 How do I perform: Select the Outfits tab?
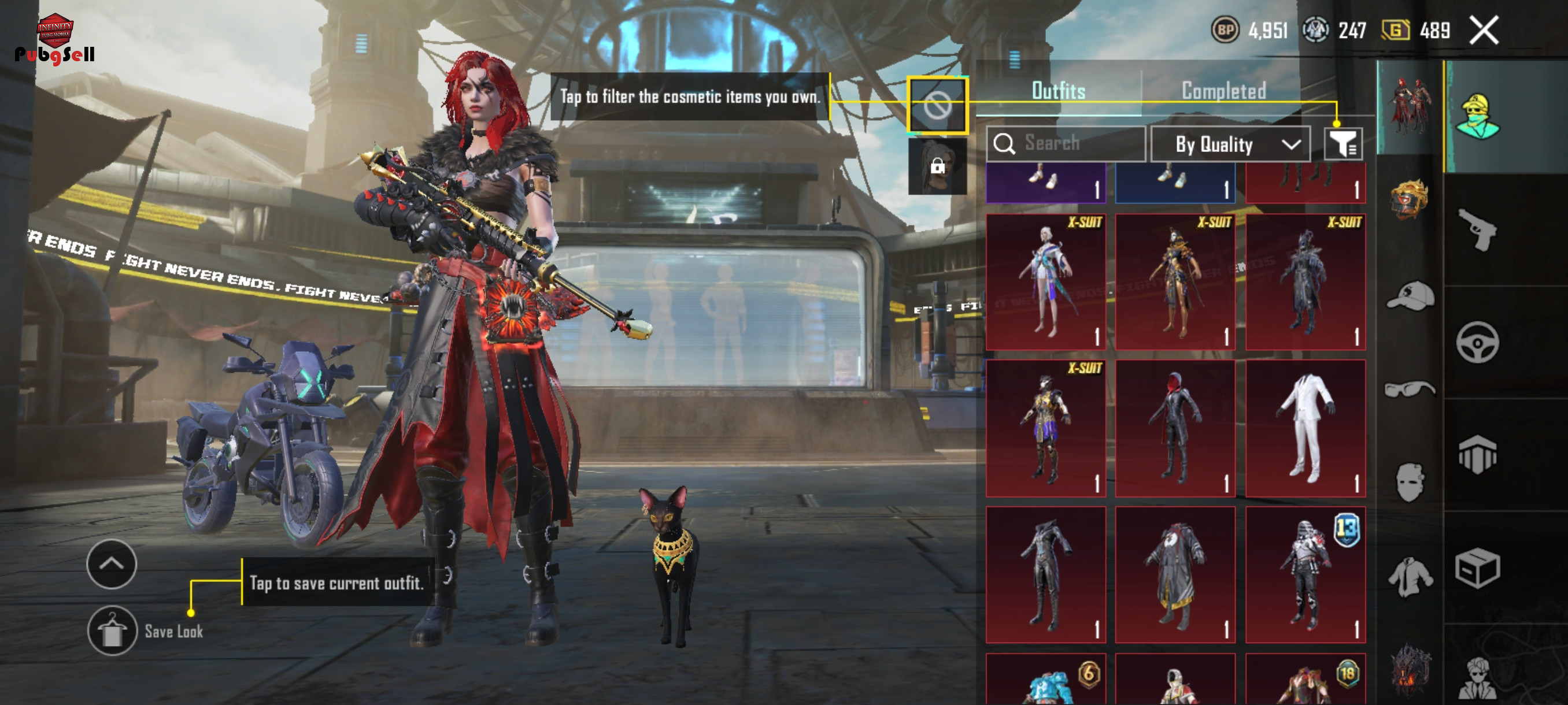(x=1058, y=91)
